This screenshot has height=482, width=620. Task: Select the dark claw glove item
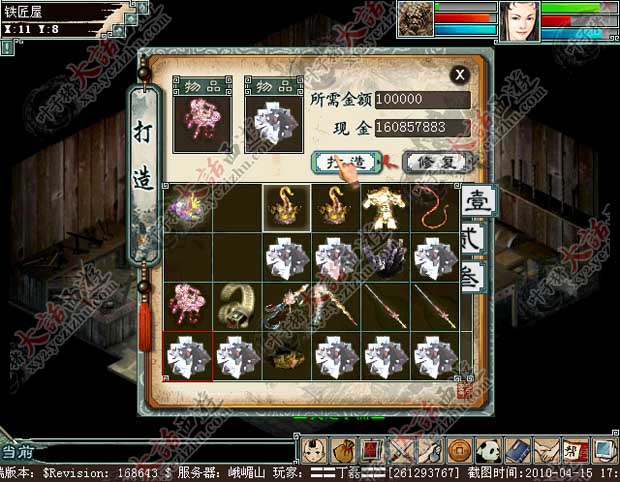pos(386,257)
